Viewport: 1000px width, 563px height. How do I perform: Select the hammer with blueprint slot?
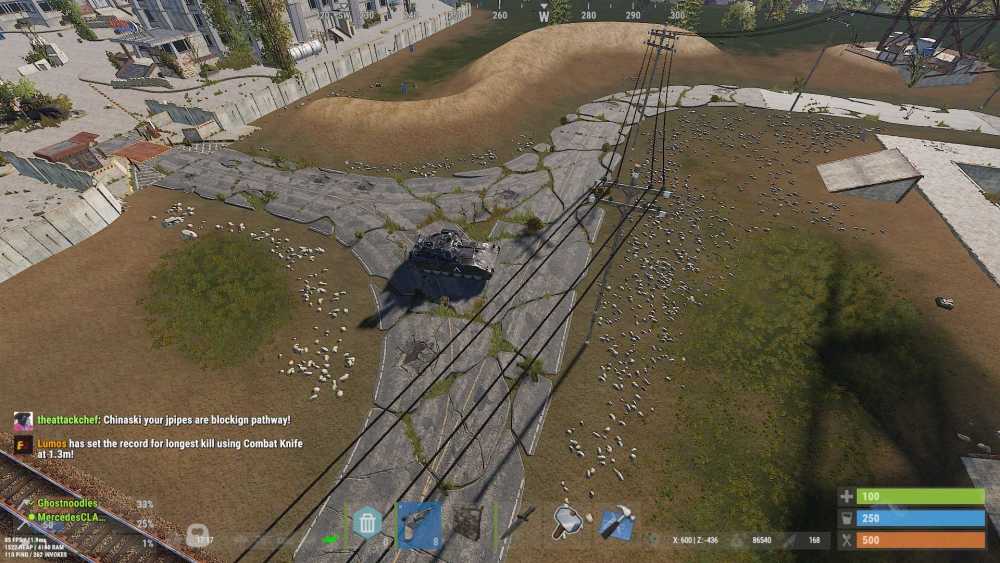pyautogui.click(x=617, y=522)
